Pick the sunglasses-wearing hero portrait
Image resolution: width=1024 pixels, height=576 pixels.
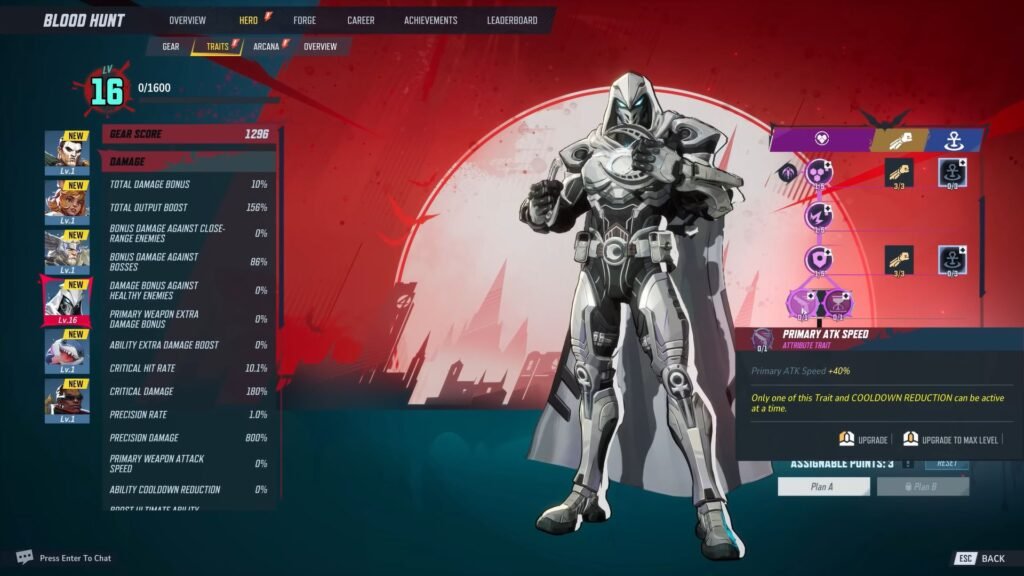click(67, 400)
